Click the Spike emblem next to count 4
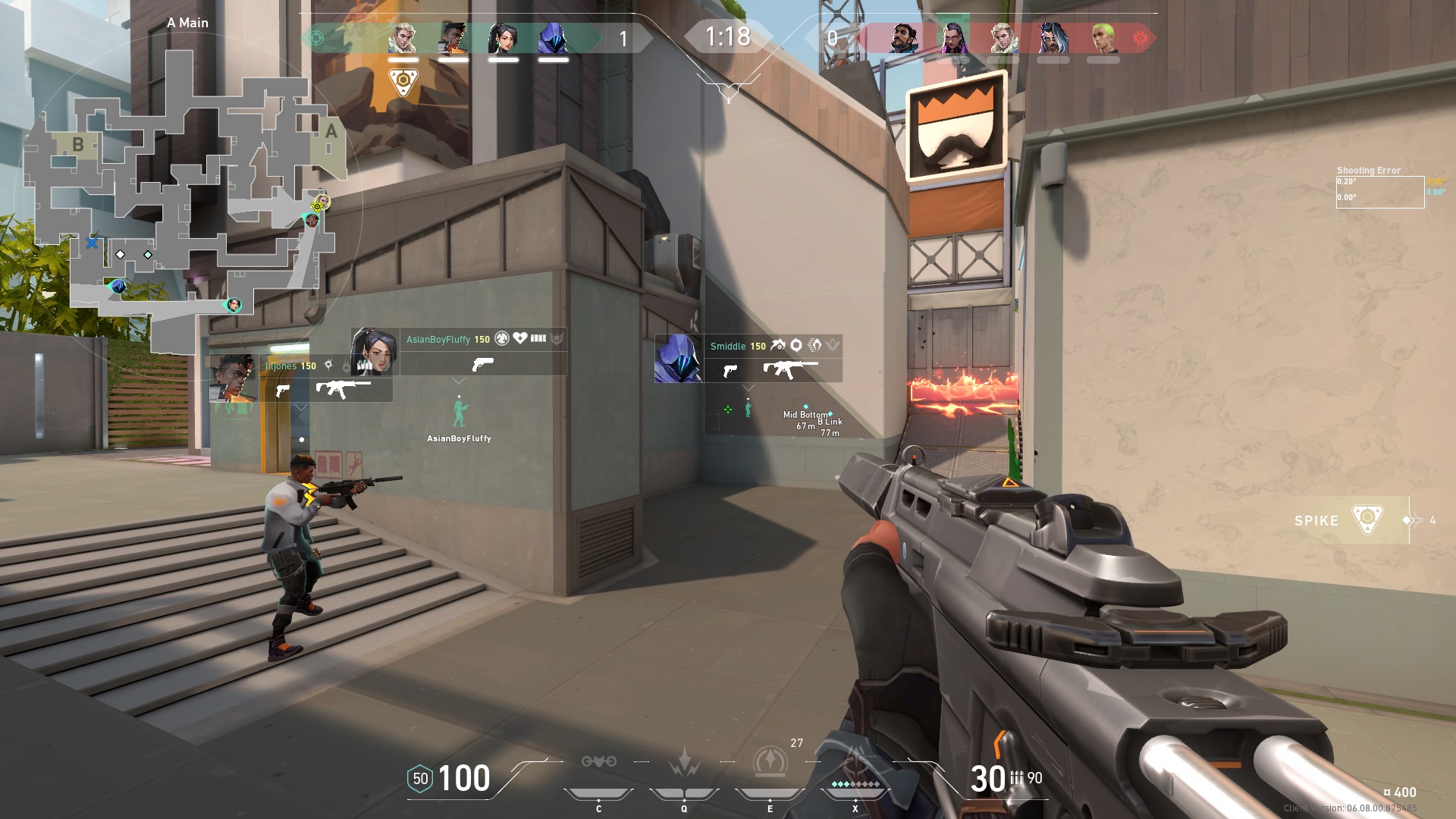 [x=1369, y=519]
